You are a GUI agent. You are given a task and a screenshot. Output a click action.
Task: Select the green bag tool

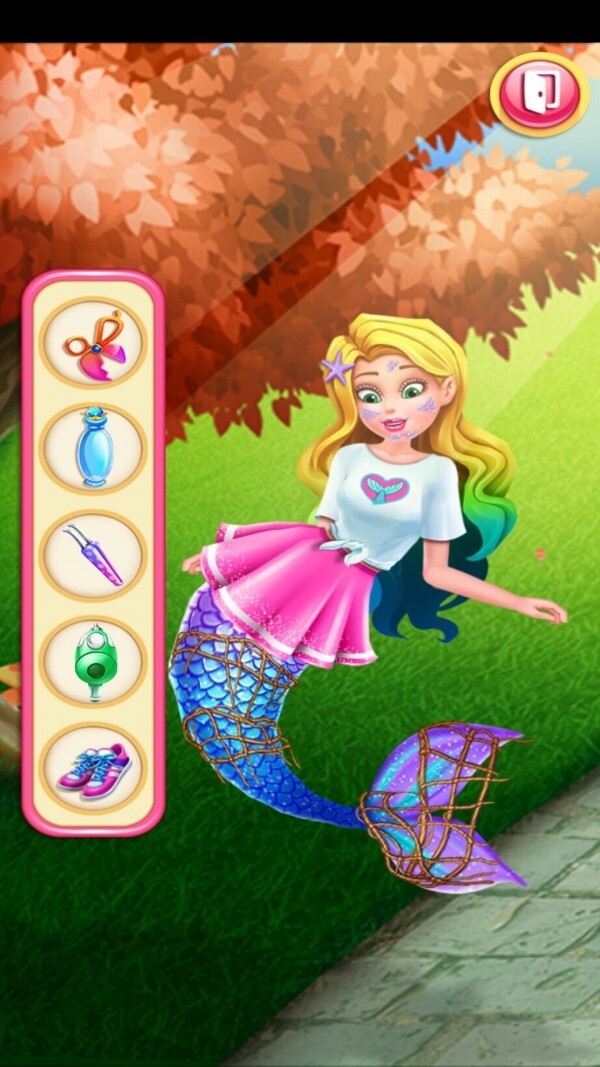click(x=93, y=661)
